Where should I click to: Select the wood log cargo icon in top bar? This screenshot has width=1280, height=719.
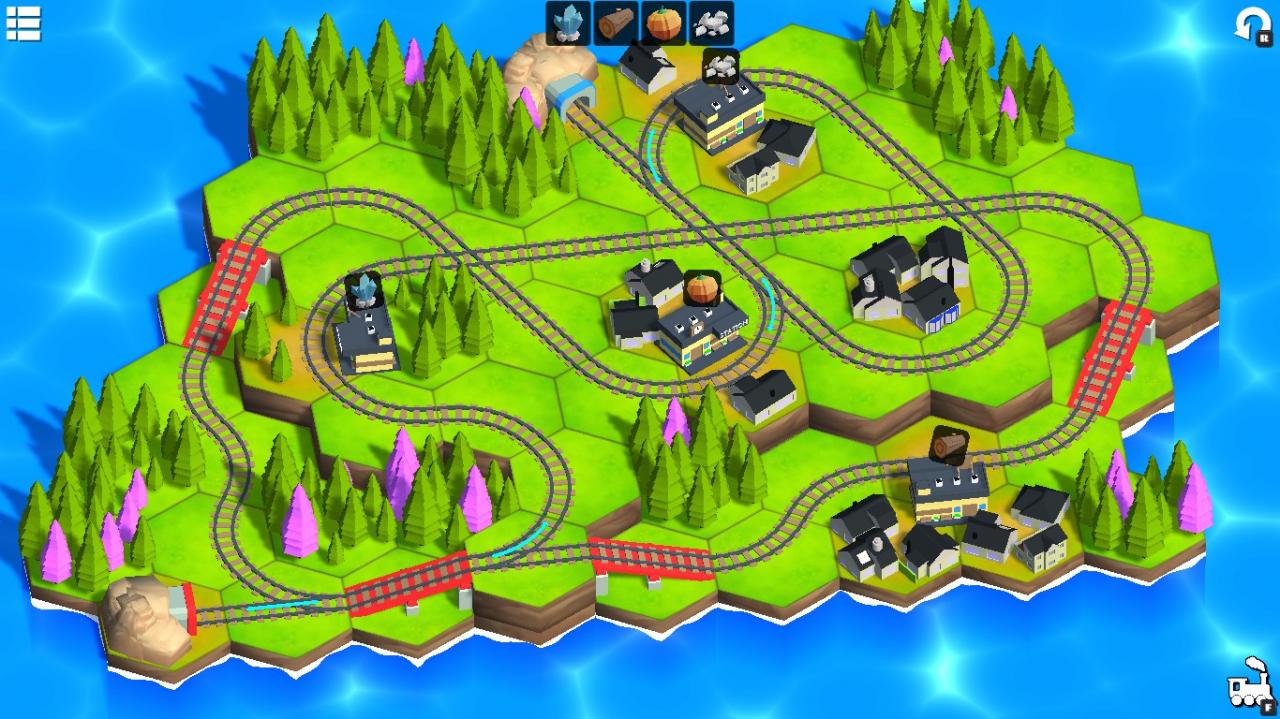pyautogui.click(x=616, y=23)
